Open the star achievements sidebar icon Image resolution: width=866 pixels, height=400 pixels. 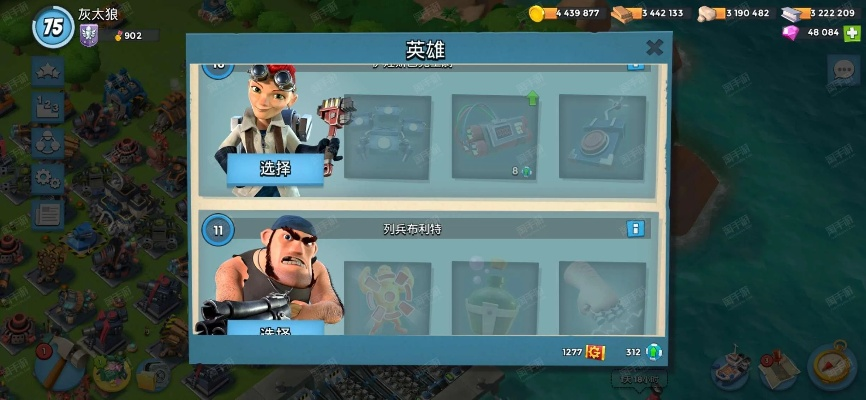[47, 71]
